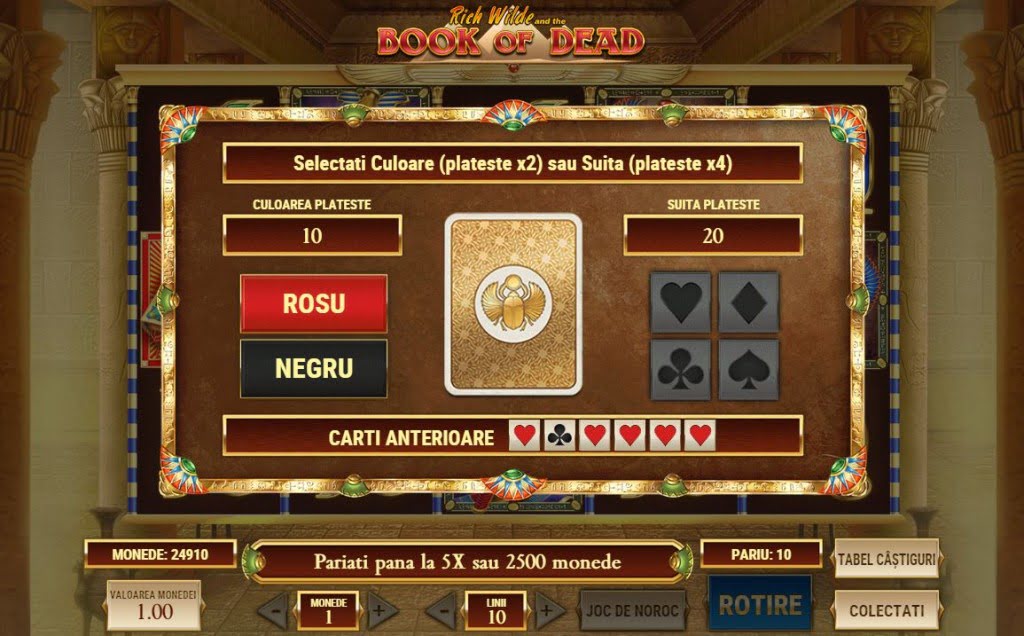Viewport: 1024px width, 636px height.
Task: Collect winnings with Colectati
Action: (886, 610)
